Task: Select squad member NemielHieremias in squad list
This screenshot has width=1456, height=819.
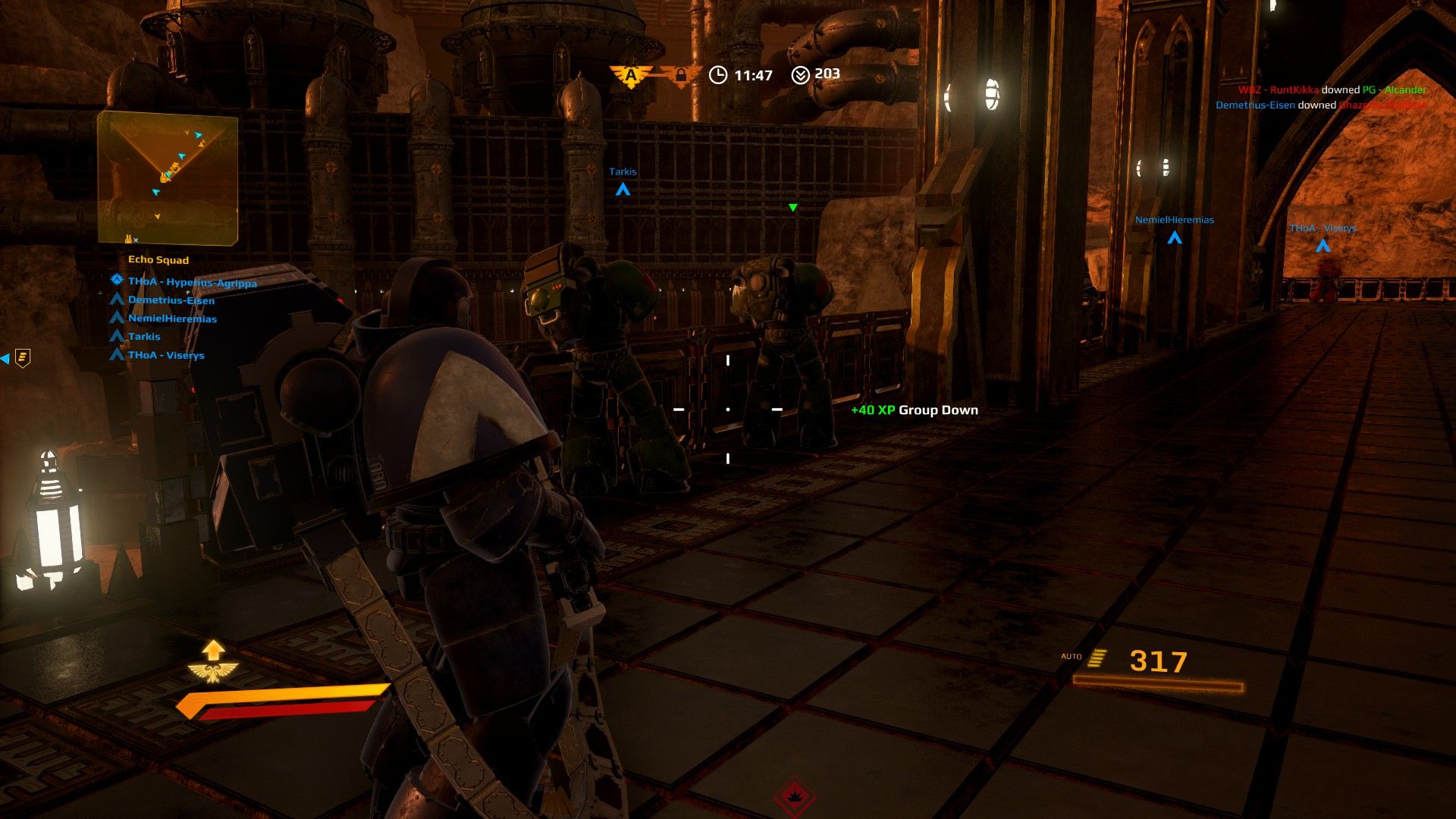Action: tap(172, 318)
